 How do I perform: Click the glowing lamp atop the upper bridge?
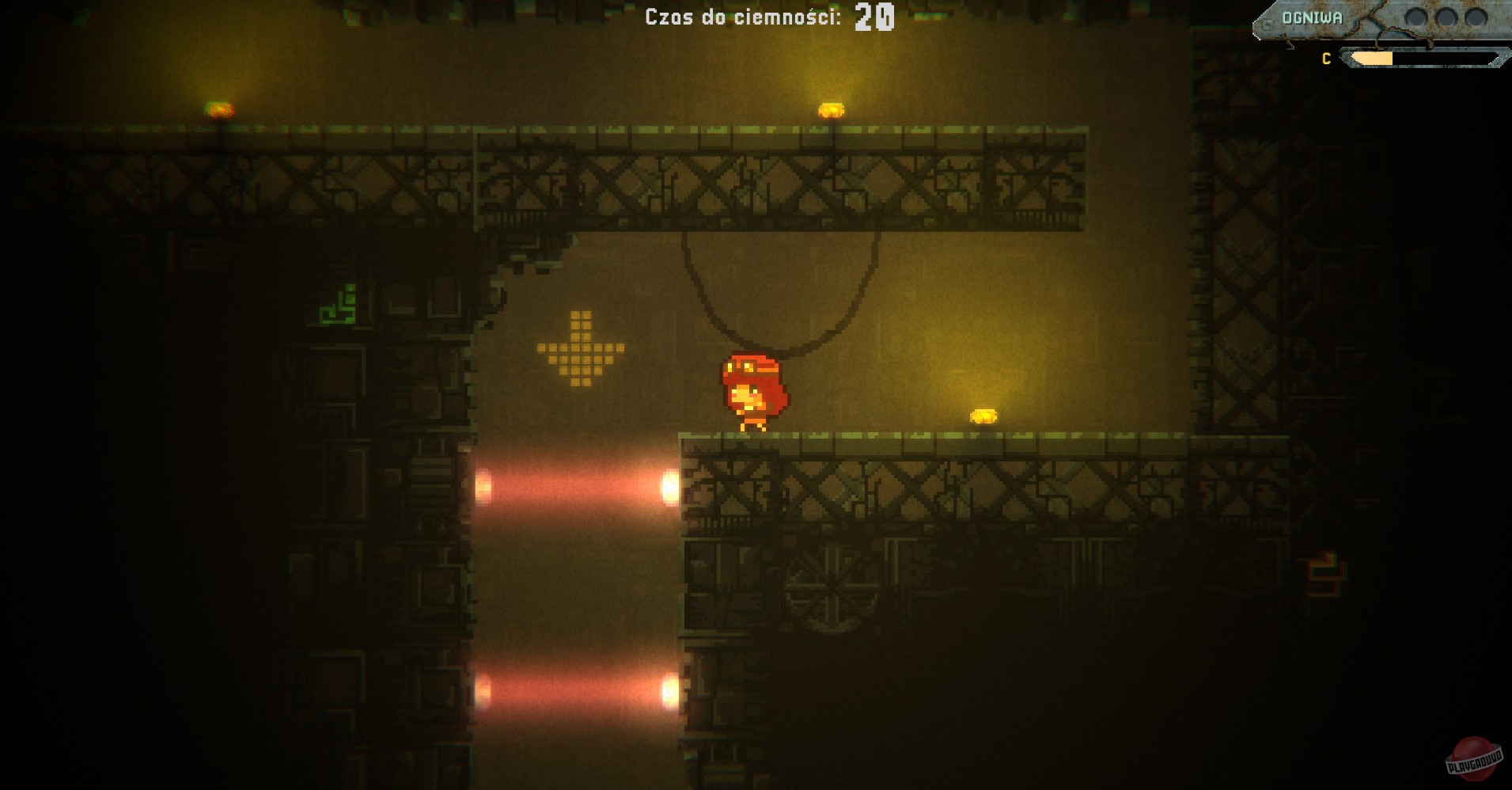click(832, 108)
